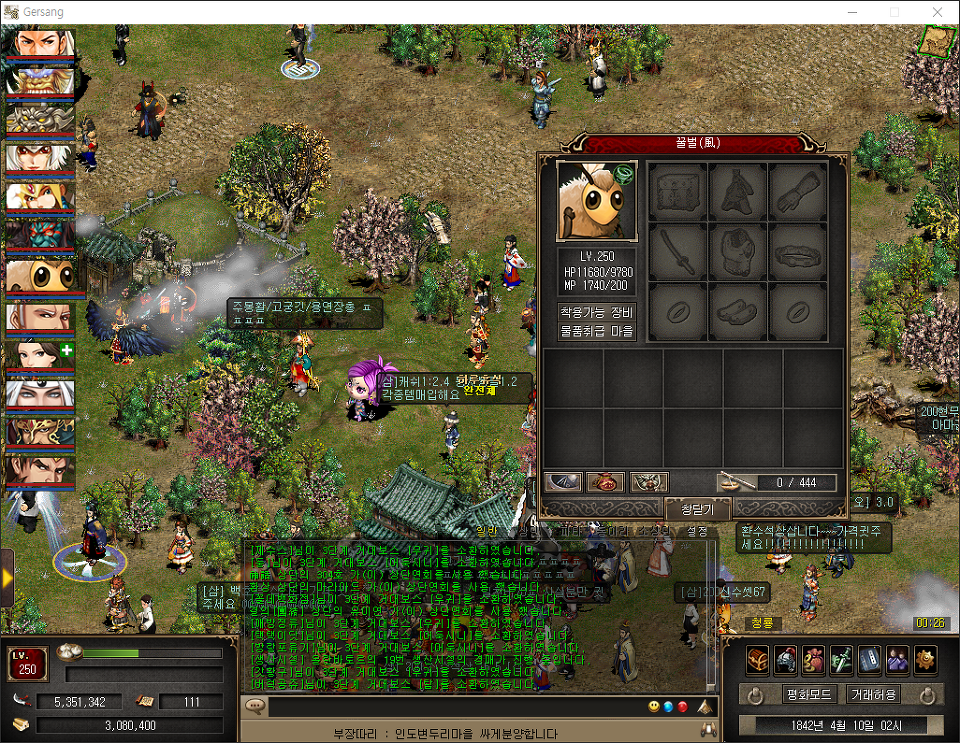This screenshot has height=743, width=960.
Task: Close the Gersang window
Action: click(937, 11)
